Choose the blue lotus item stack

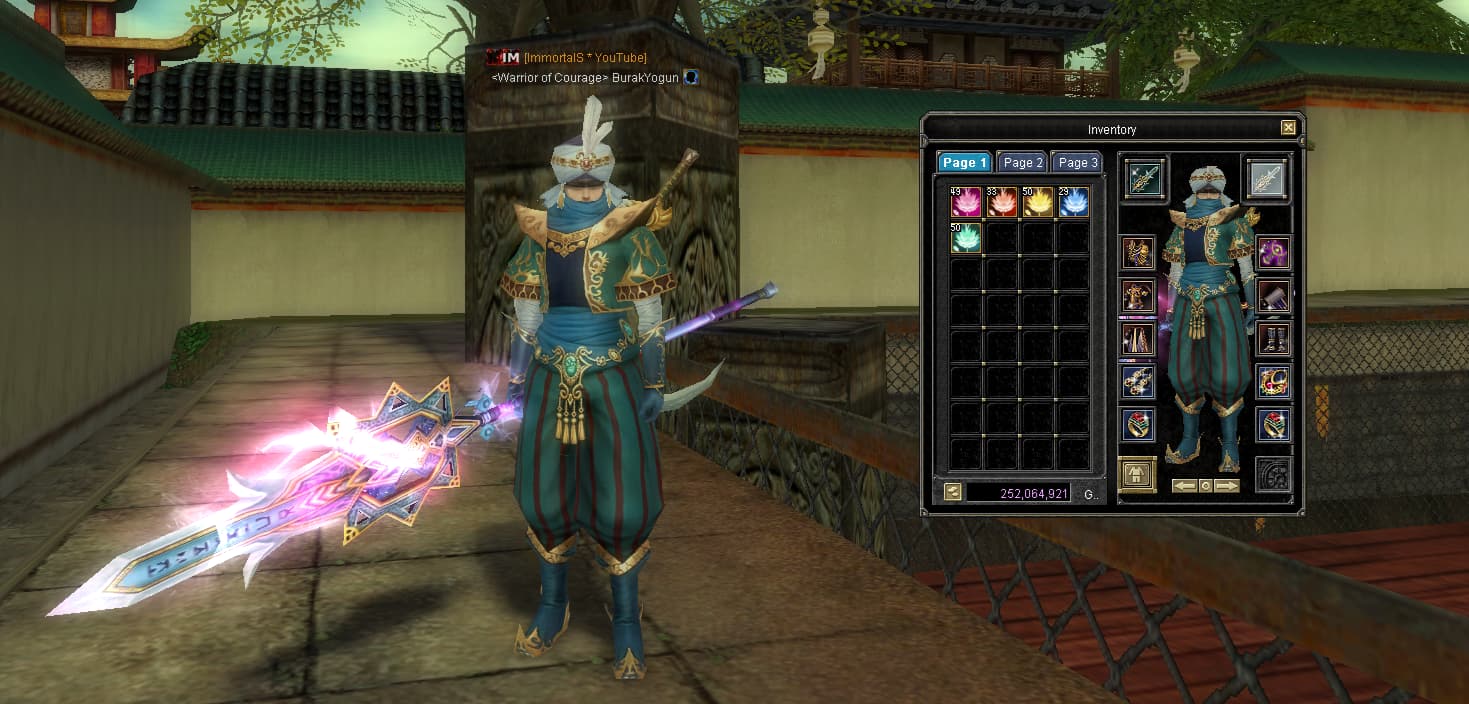[1074, 203]
